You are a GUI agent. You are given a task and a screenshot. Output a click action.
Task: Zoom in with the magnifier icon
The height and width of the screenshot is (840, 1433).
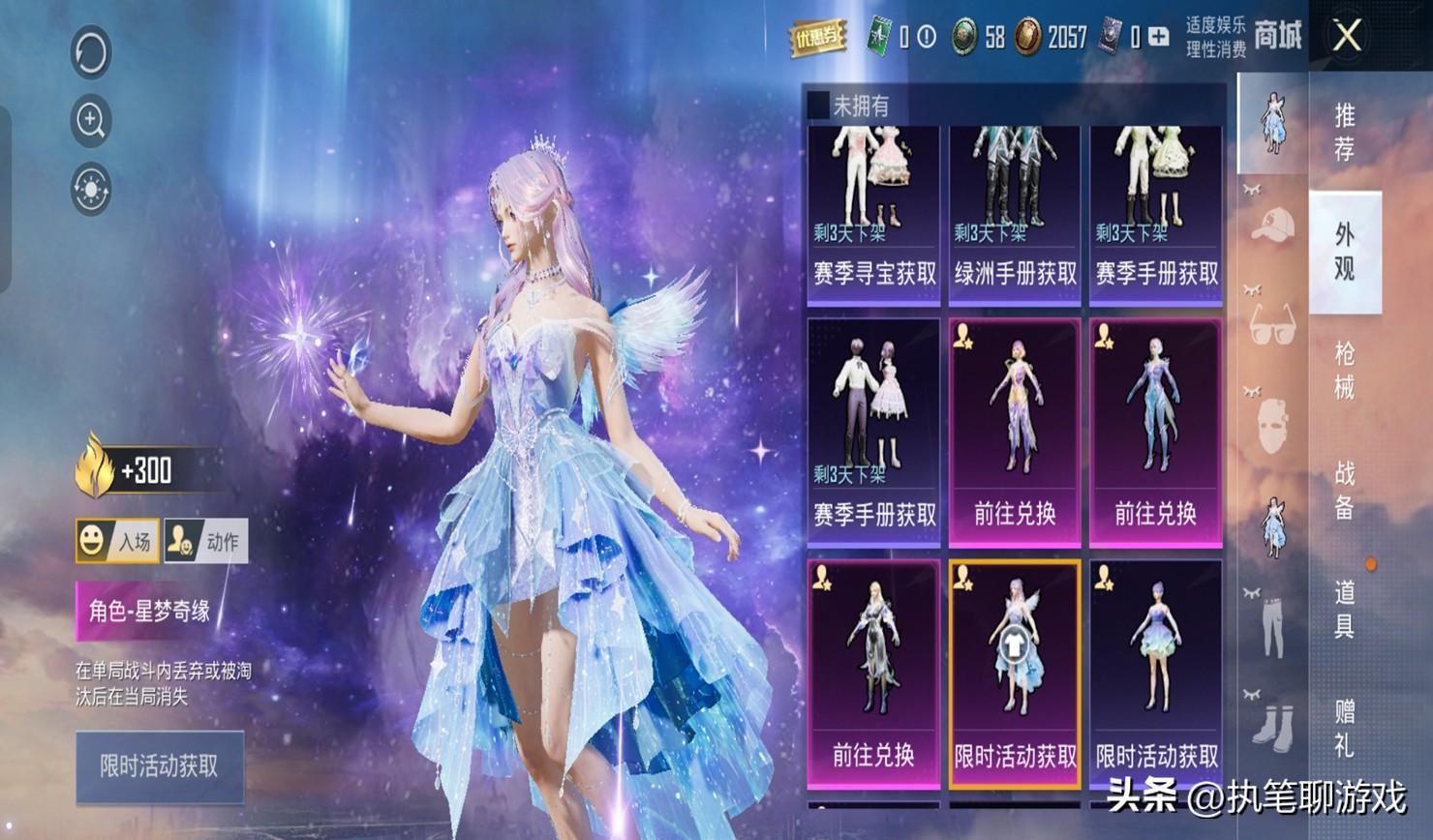[91, 120]
